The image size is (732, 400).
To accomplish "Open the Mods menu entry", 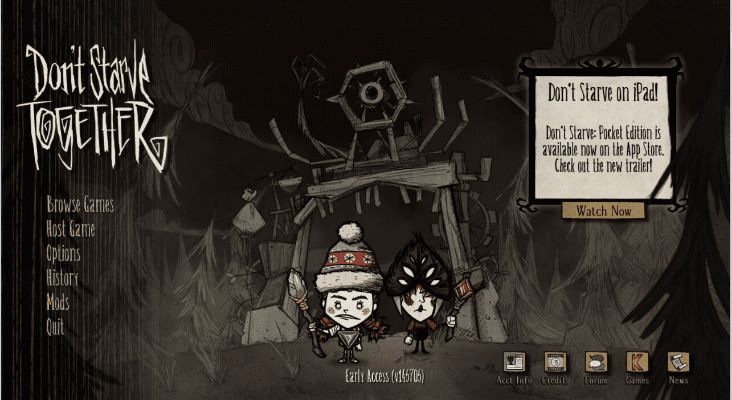I will coord(58,301).
